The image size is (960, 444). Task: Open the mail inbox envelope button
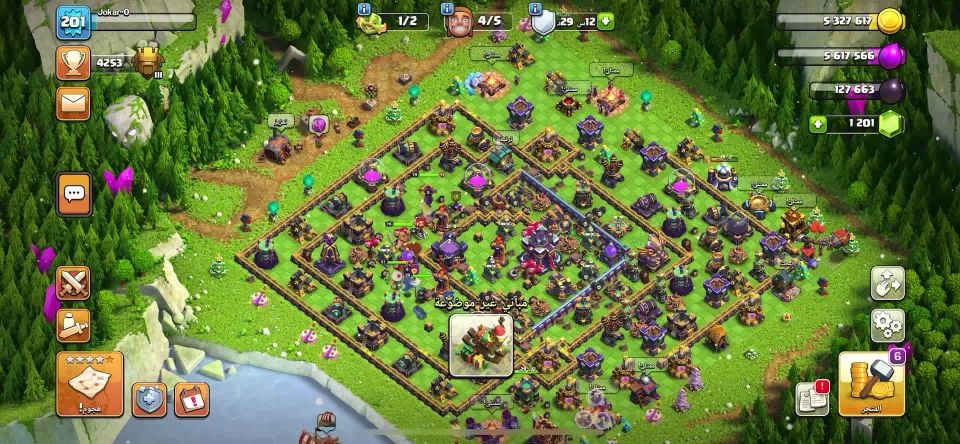point(73,103)
